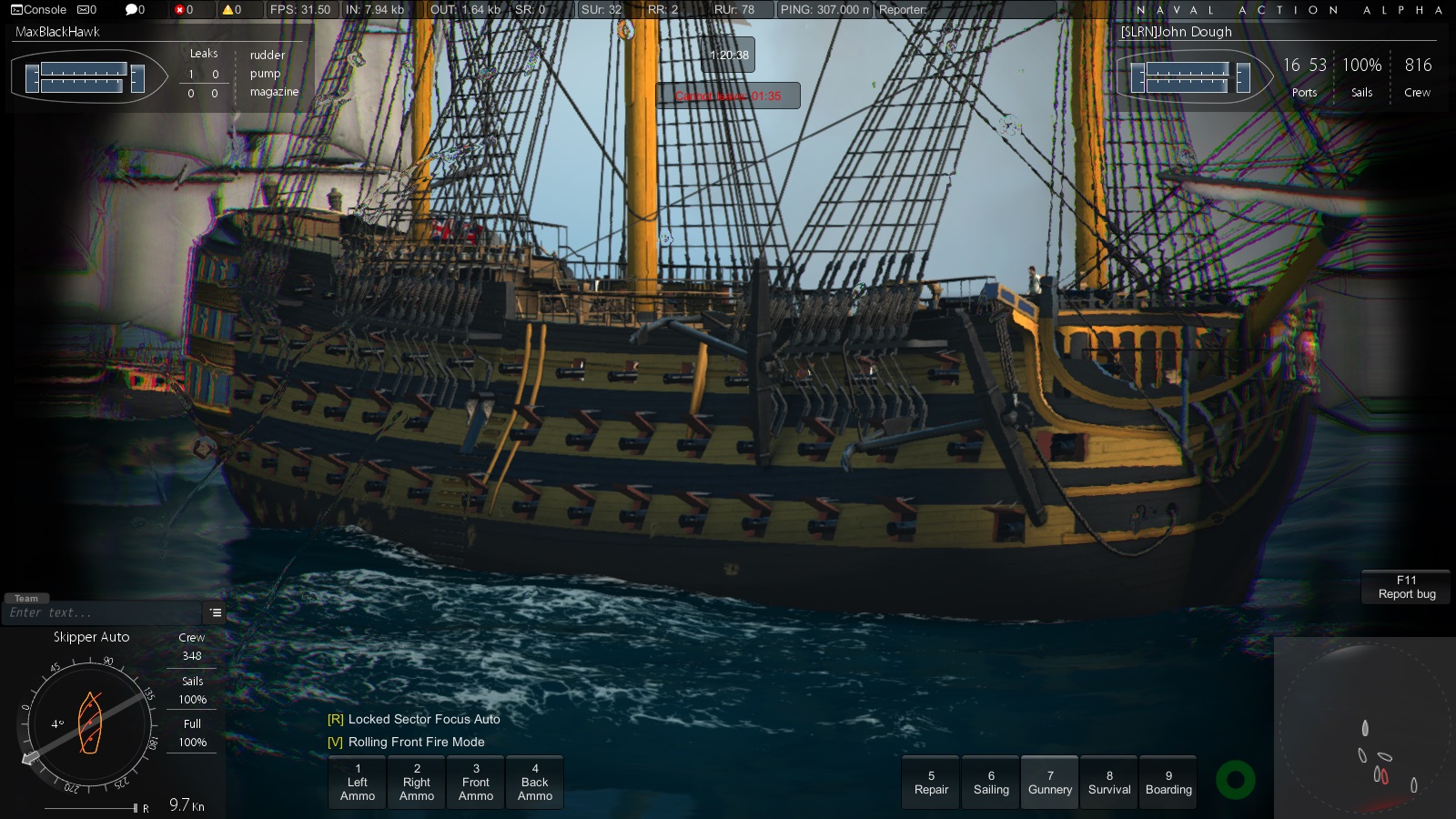Prepare crew for Boarding
Screen dimensions: 1456x819
1168,783
